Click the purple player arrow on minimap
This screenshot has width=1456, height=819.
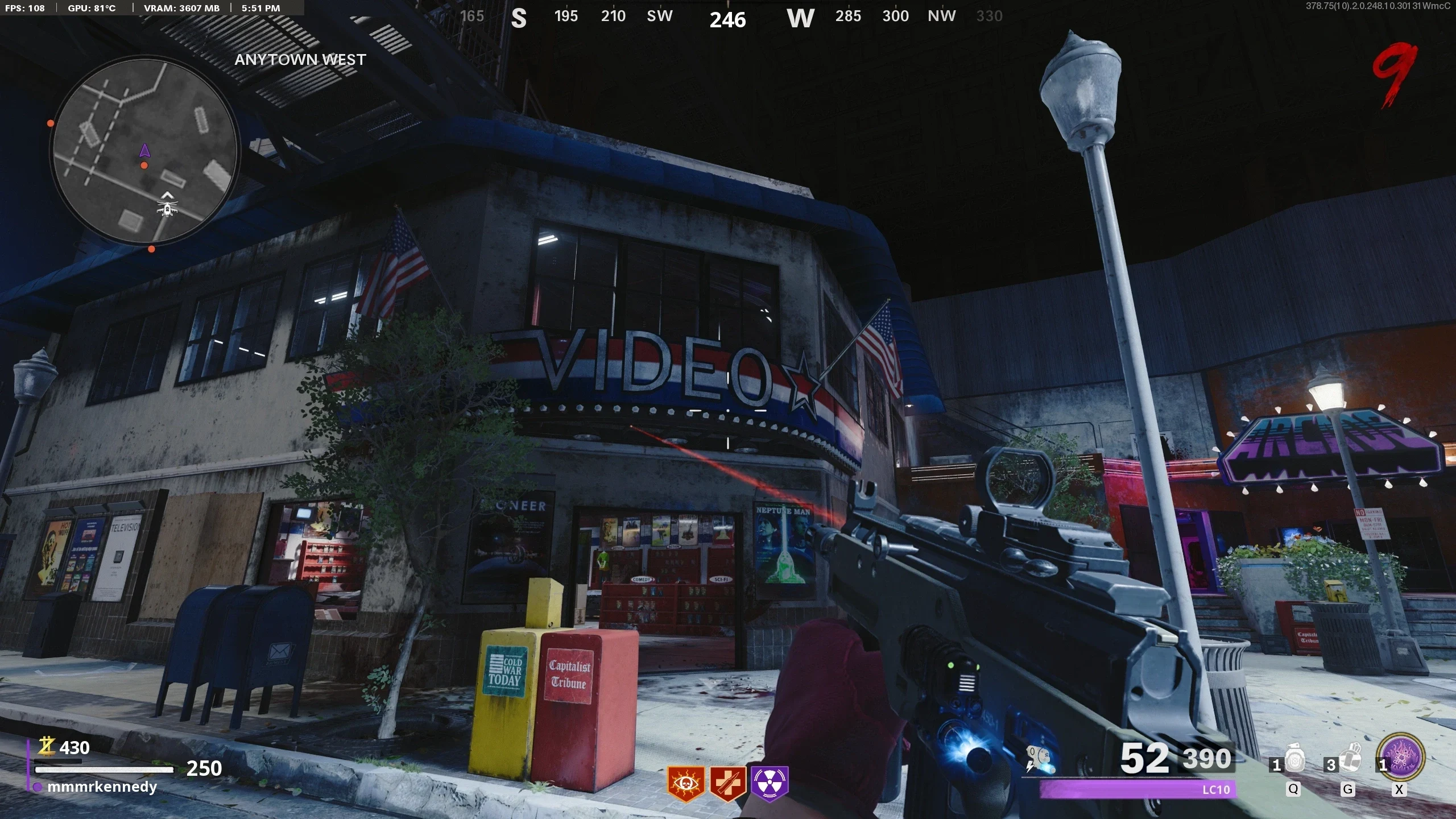[144, 151]
